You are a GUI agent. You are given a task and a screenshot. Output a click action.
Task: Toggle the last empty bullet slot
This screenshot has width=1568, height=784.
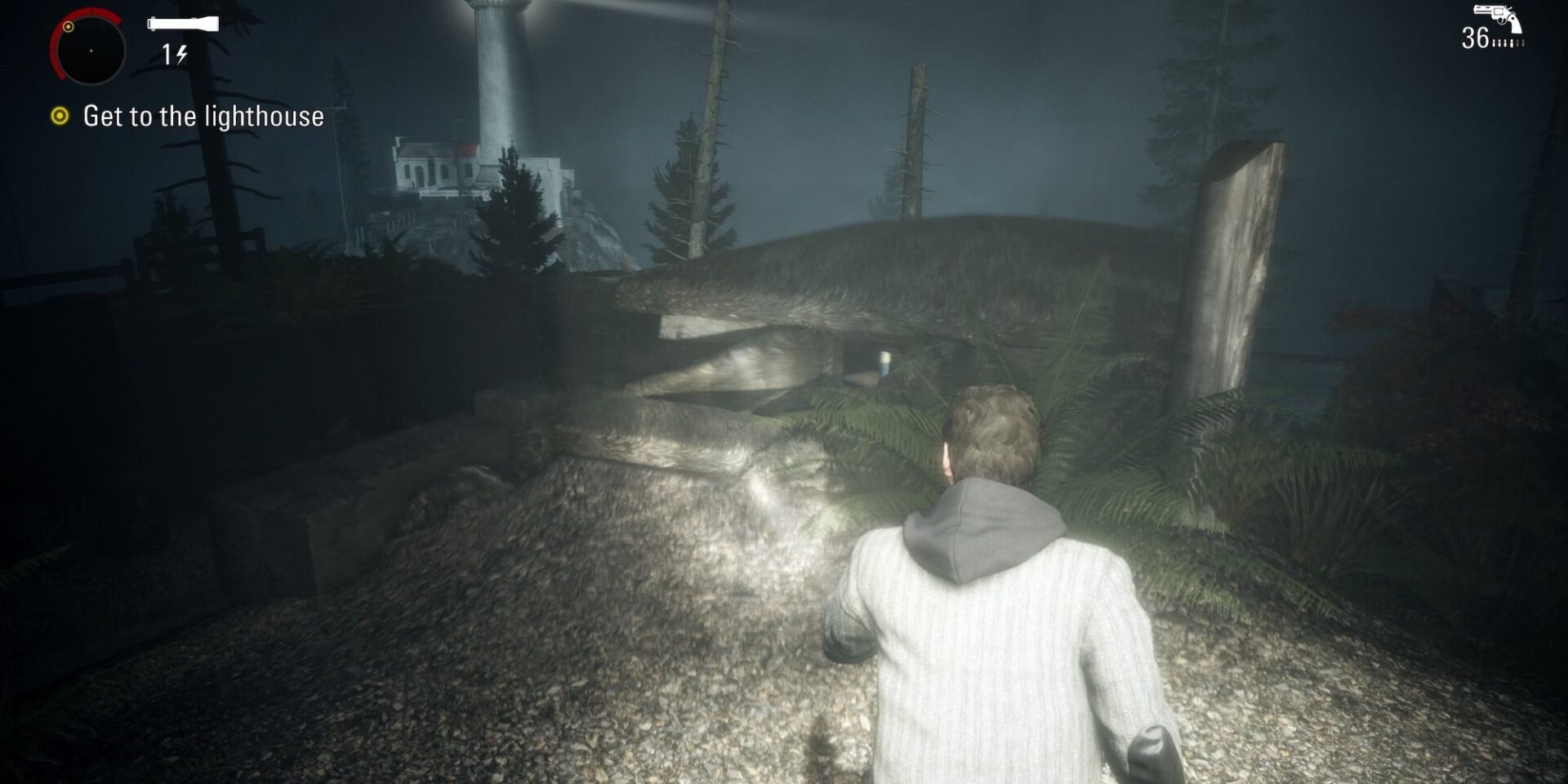pyautogui.click(x=1523, y=43)
